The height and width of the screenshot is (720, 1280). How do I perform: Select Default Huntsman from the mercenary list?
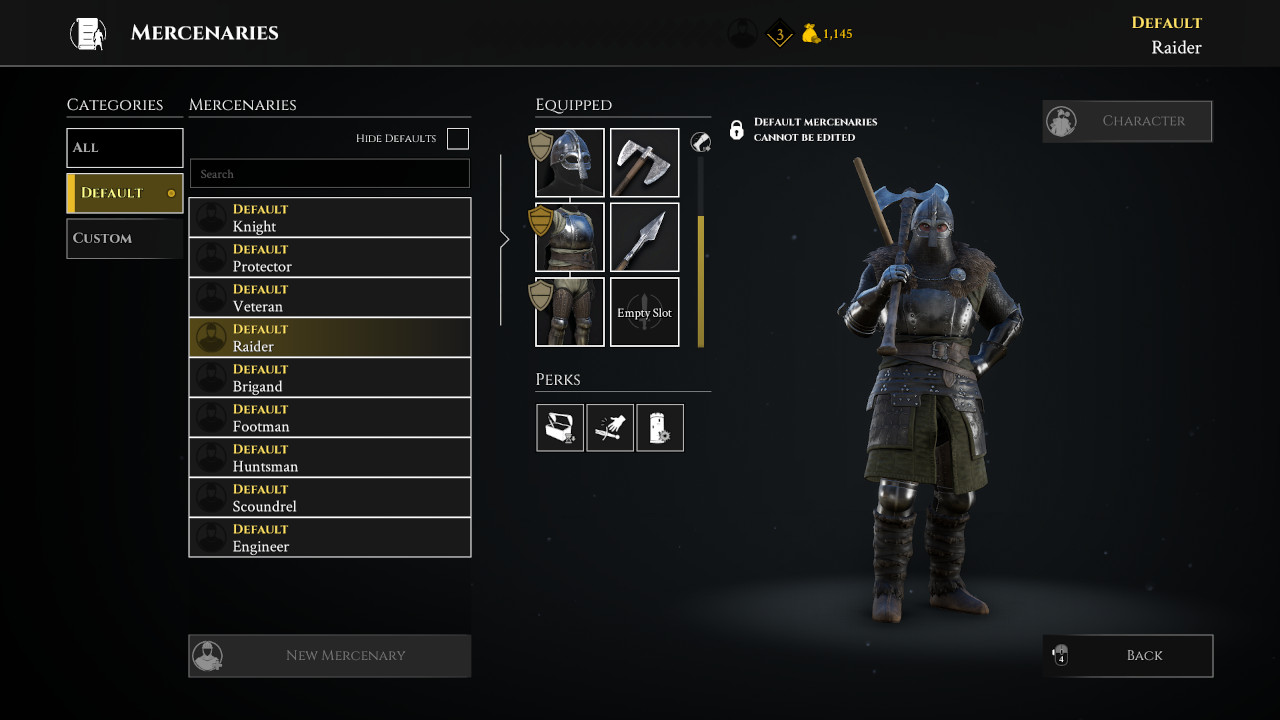point(329,457)
